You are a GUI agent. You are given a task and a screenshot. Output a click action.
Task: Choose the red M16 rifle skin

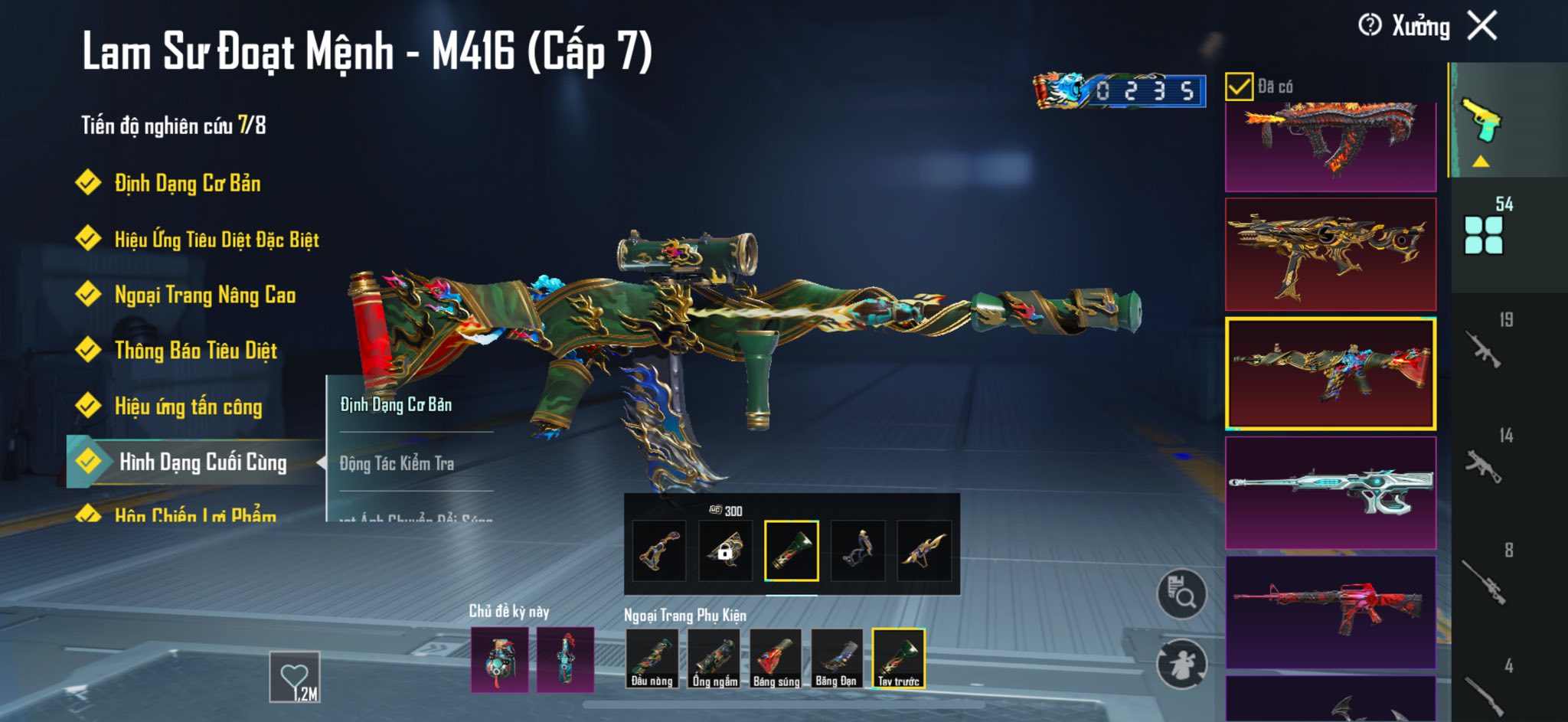pos(1331,612)
